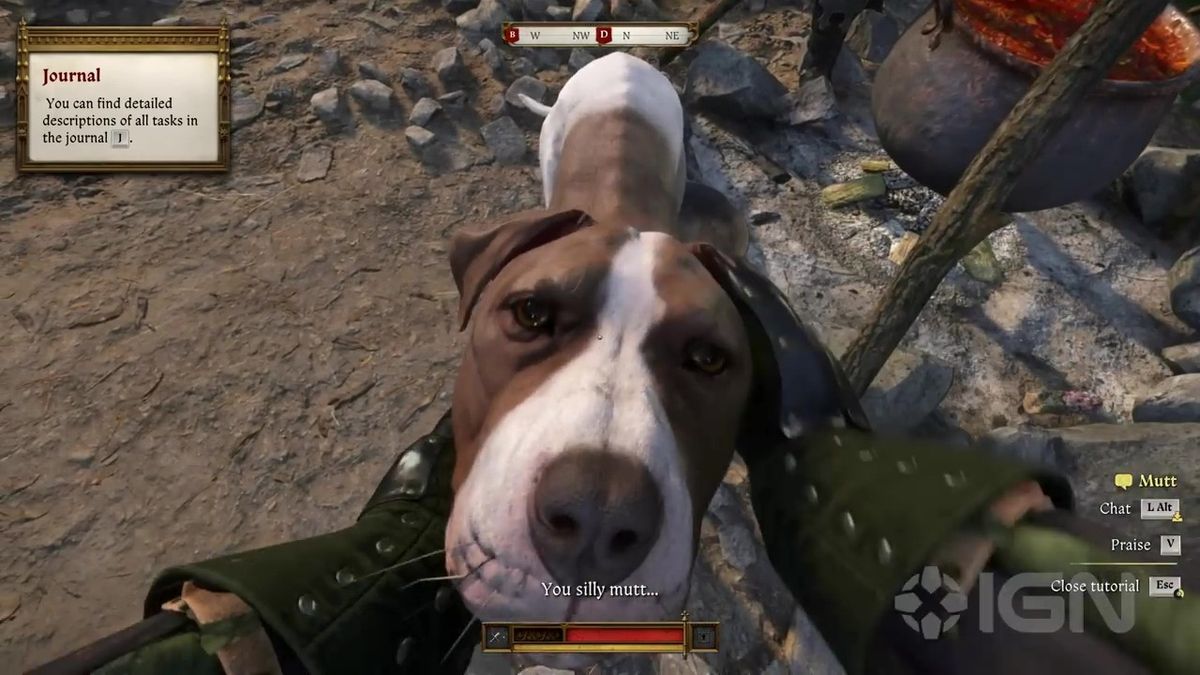Close the tutorial via Close tutorial option
This screenshot has width=1200, height=675.
coord(1114,586)
